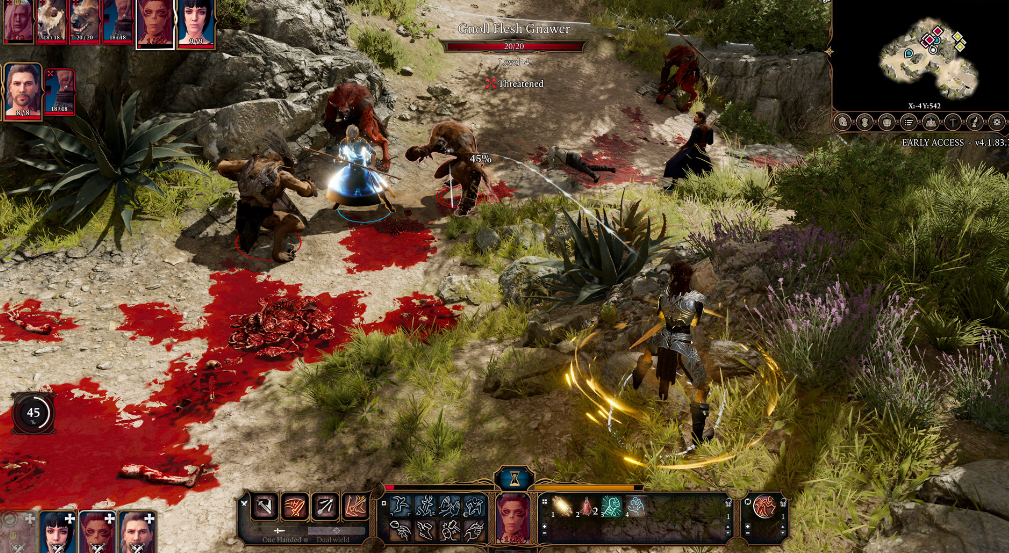
Task: Activate the green running figure ability in slot 3
Action: coord(611,507)
